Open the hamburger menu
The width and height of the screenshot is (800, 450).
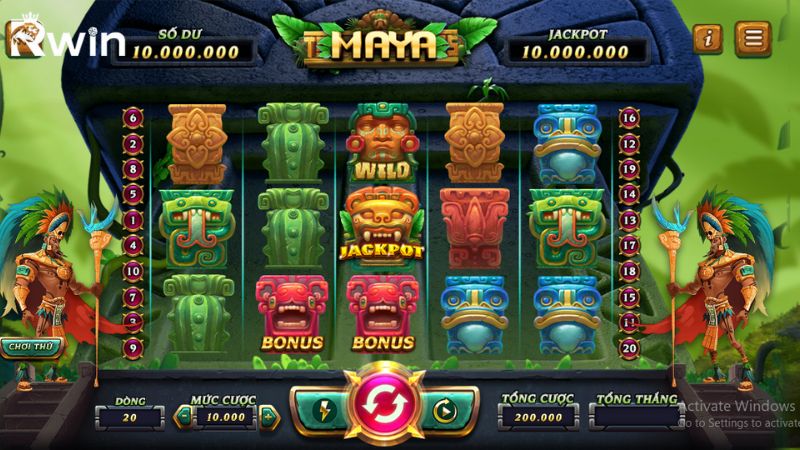[x=752, y=39]
